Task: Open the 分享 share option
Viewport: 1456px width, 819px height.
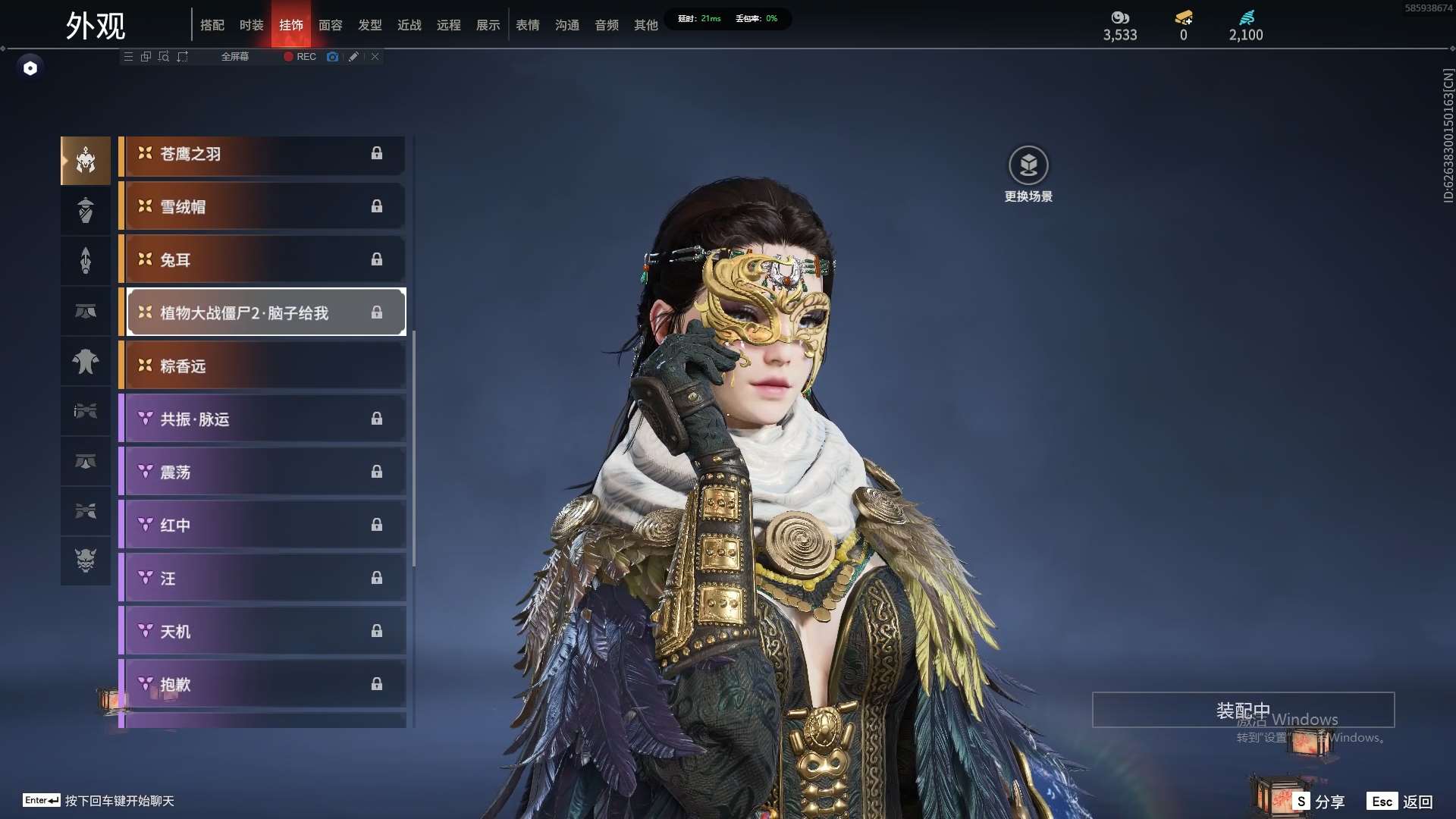Action: point(1319,802)
